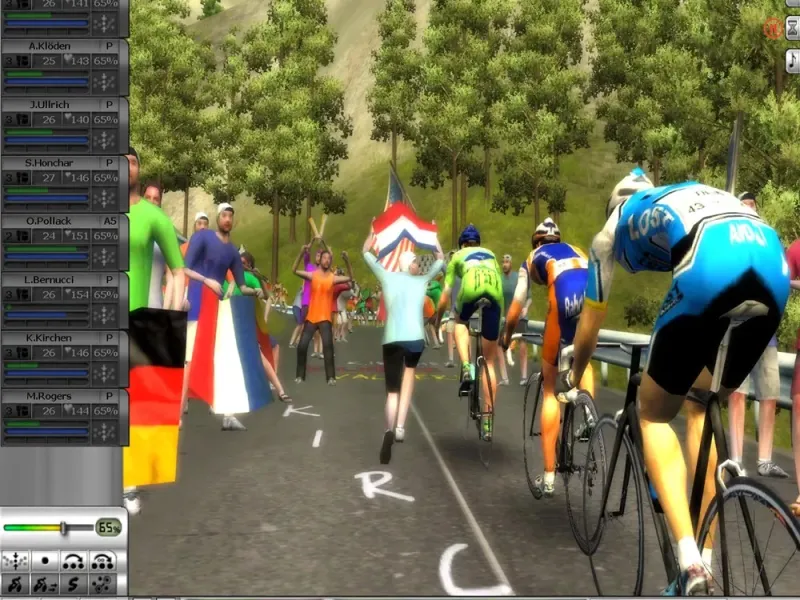The width and height of the screenshot is (800, 600).
Task: Activate the cyclist with arrows button
Action: click(x=45, y=583)
